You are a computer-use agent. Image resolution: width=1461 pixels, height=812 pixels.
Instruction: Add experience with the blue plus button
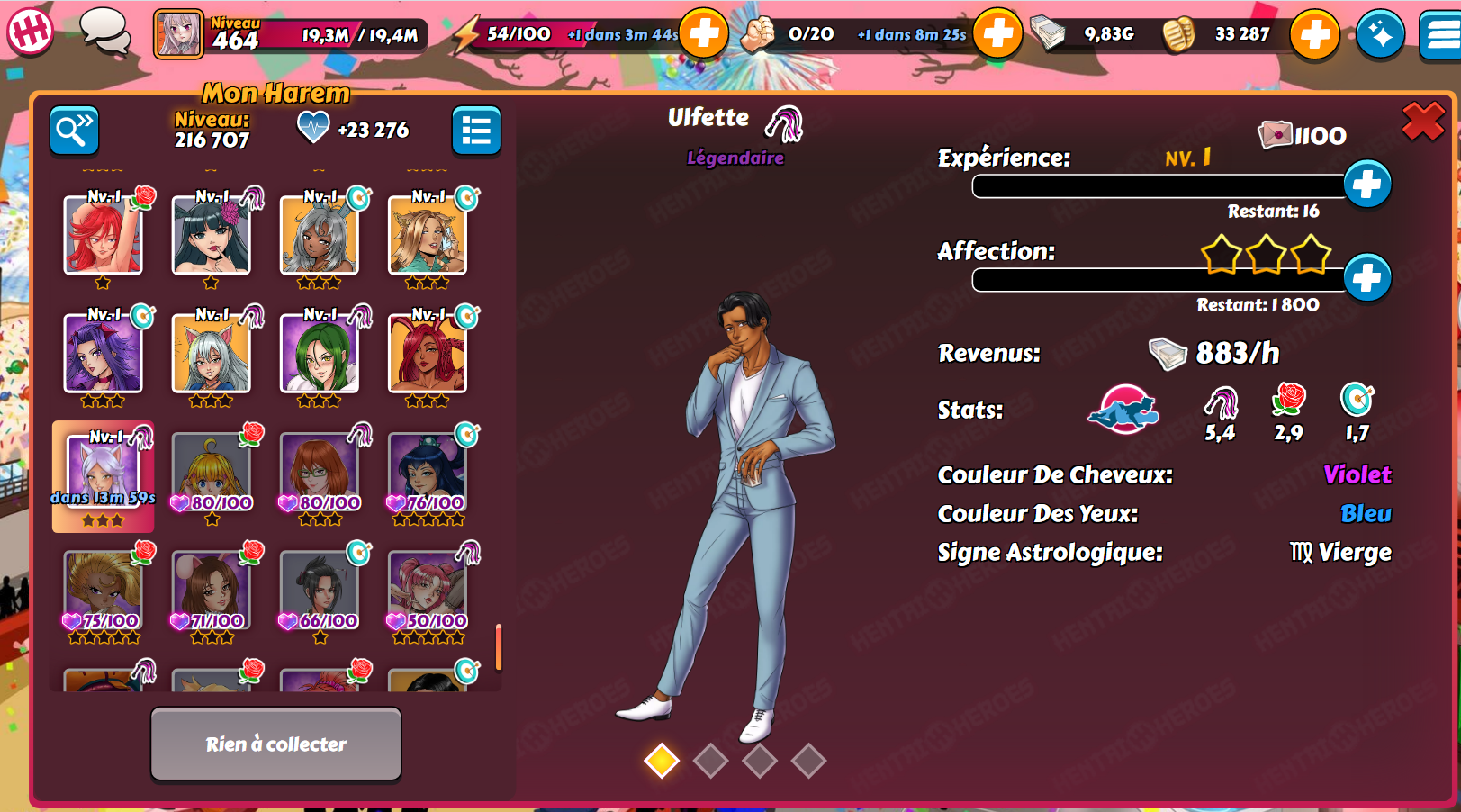click(1366, 185)
